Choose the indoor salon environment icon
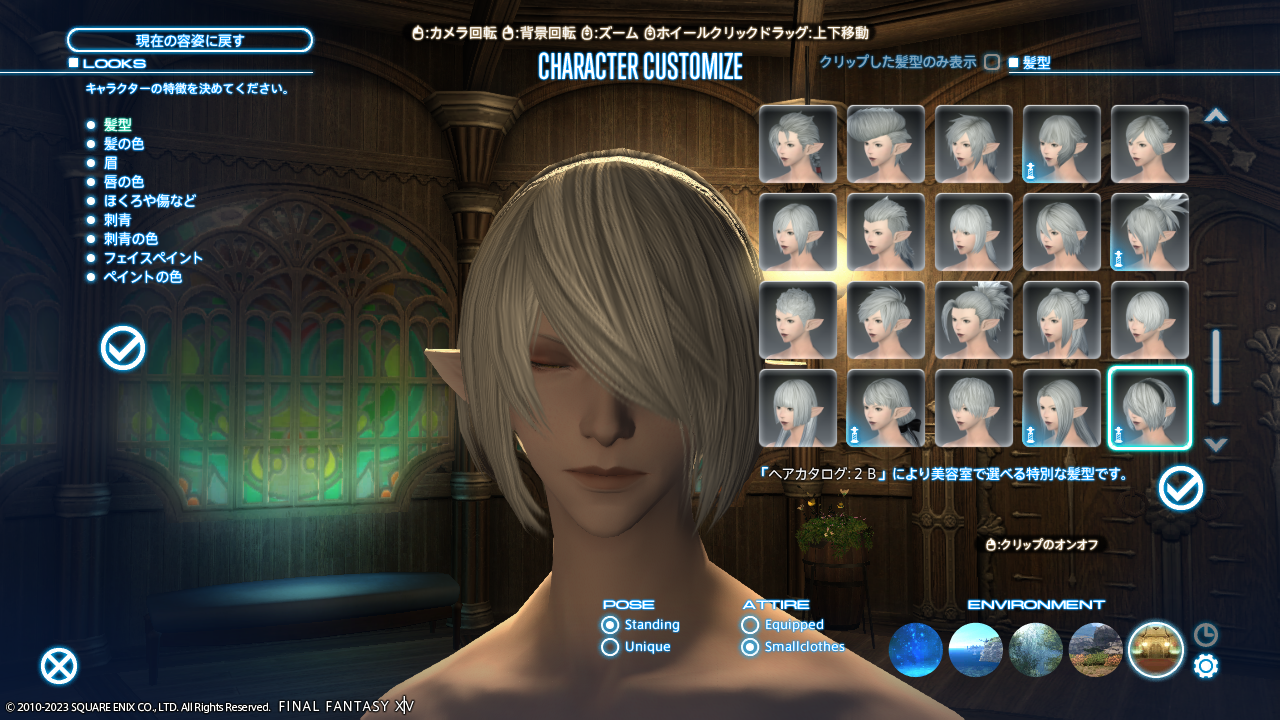Image resolution: width=1280 pixels, height=720 pixels. [1157, 650]
